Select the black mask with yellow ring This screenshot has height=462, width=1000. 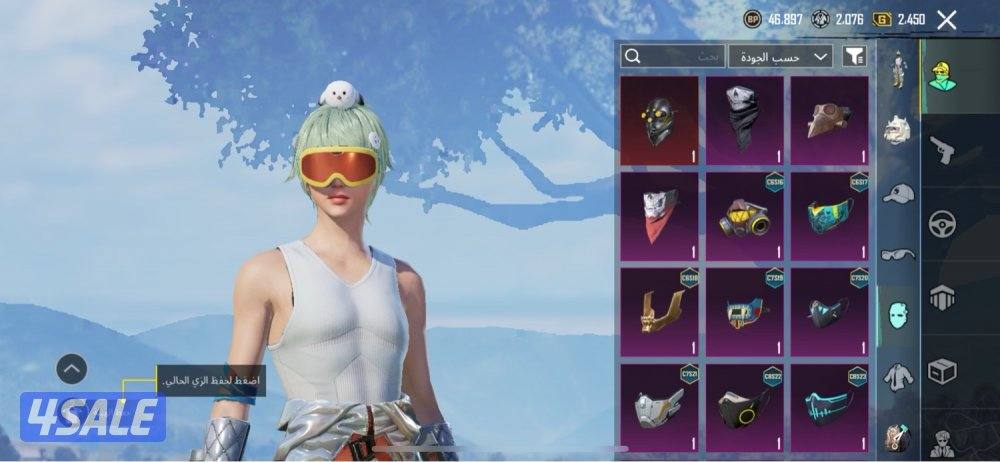pos(744,407)
